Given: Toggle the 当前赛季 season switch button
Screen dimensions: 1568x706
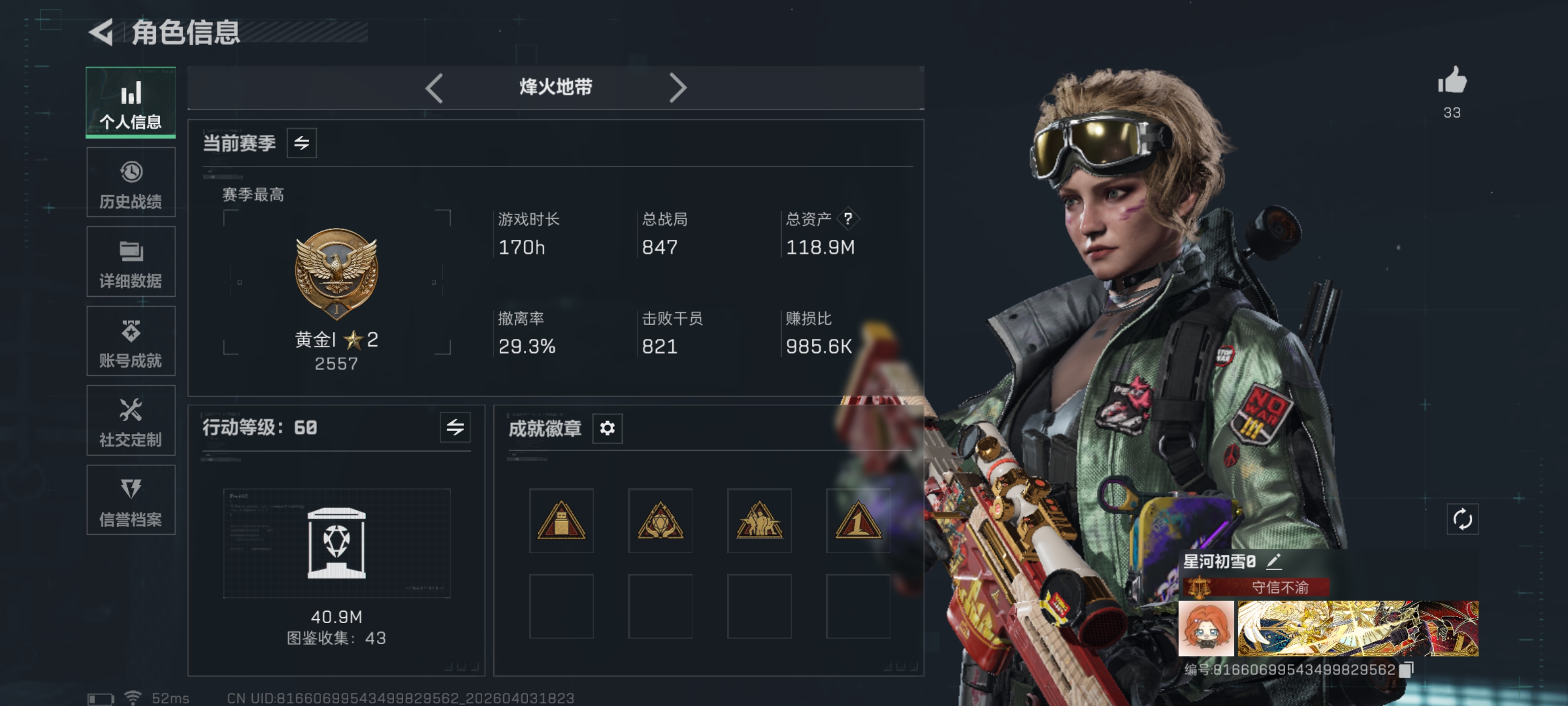Looking at the screenshot, I should coord(302,143).
